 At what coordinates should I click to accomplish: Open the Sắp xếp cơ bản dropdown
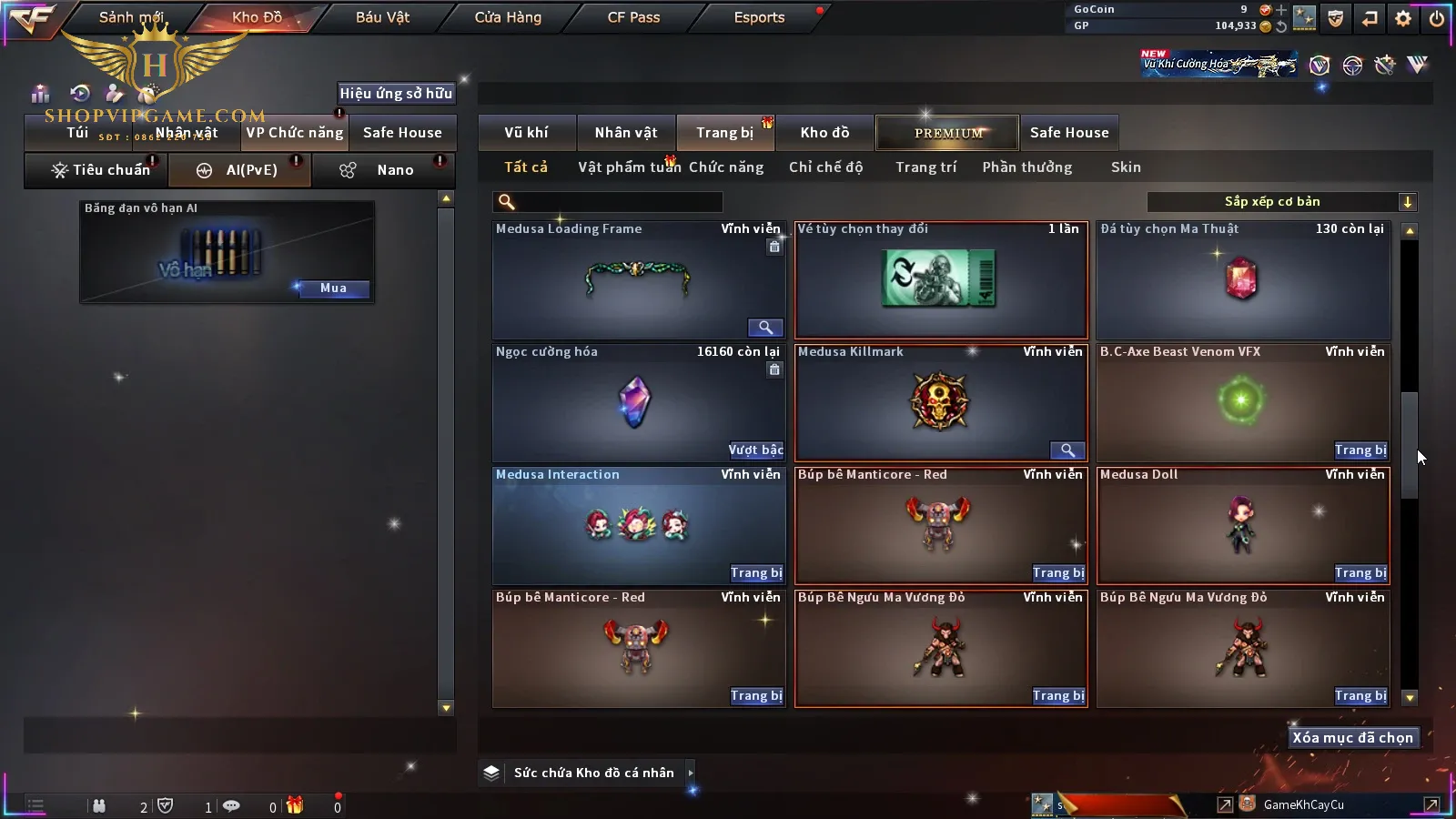pos(1281,202)
